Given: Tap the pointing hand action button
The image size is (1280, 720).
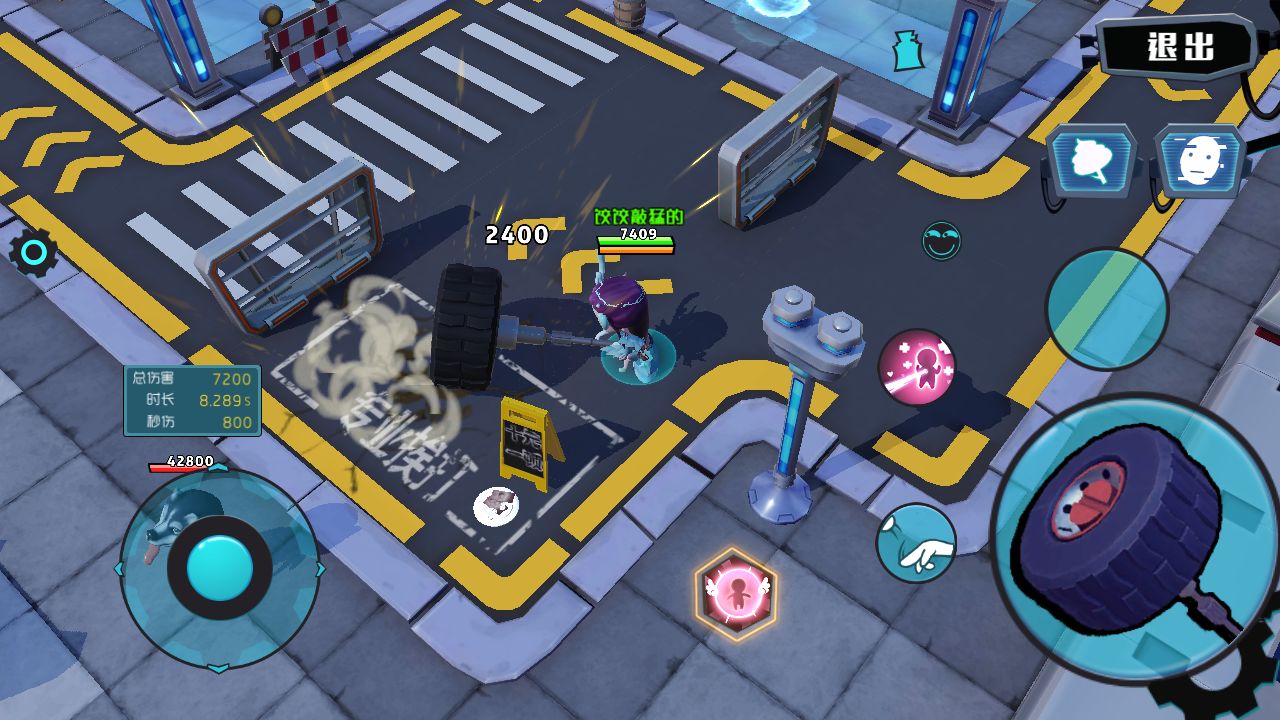Looking at the screenshot, I should [916, 543].
